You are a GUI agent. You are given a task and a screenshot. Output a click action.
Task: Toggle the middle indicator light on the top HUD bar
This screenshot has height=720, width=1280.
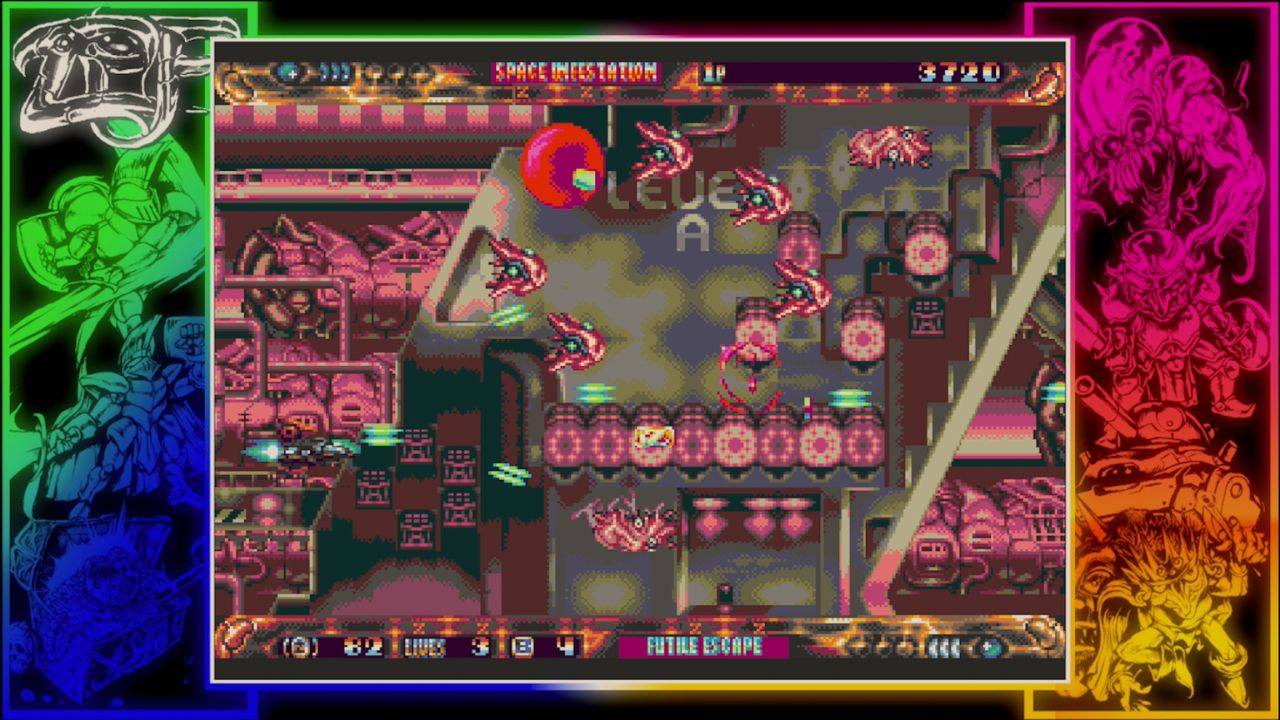(397, 73)
